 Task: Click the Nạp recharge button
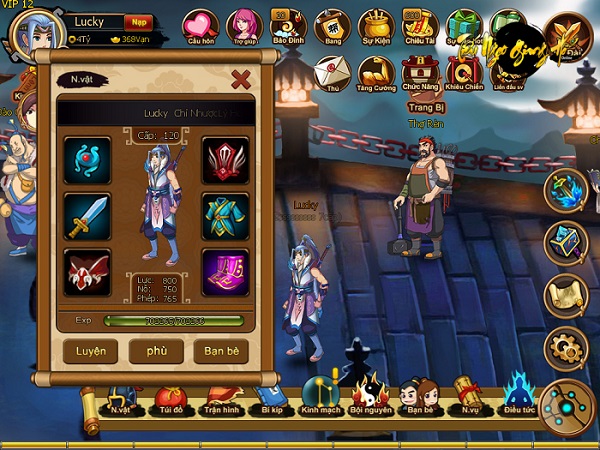(x=139, y=22)
